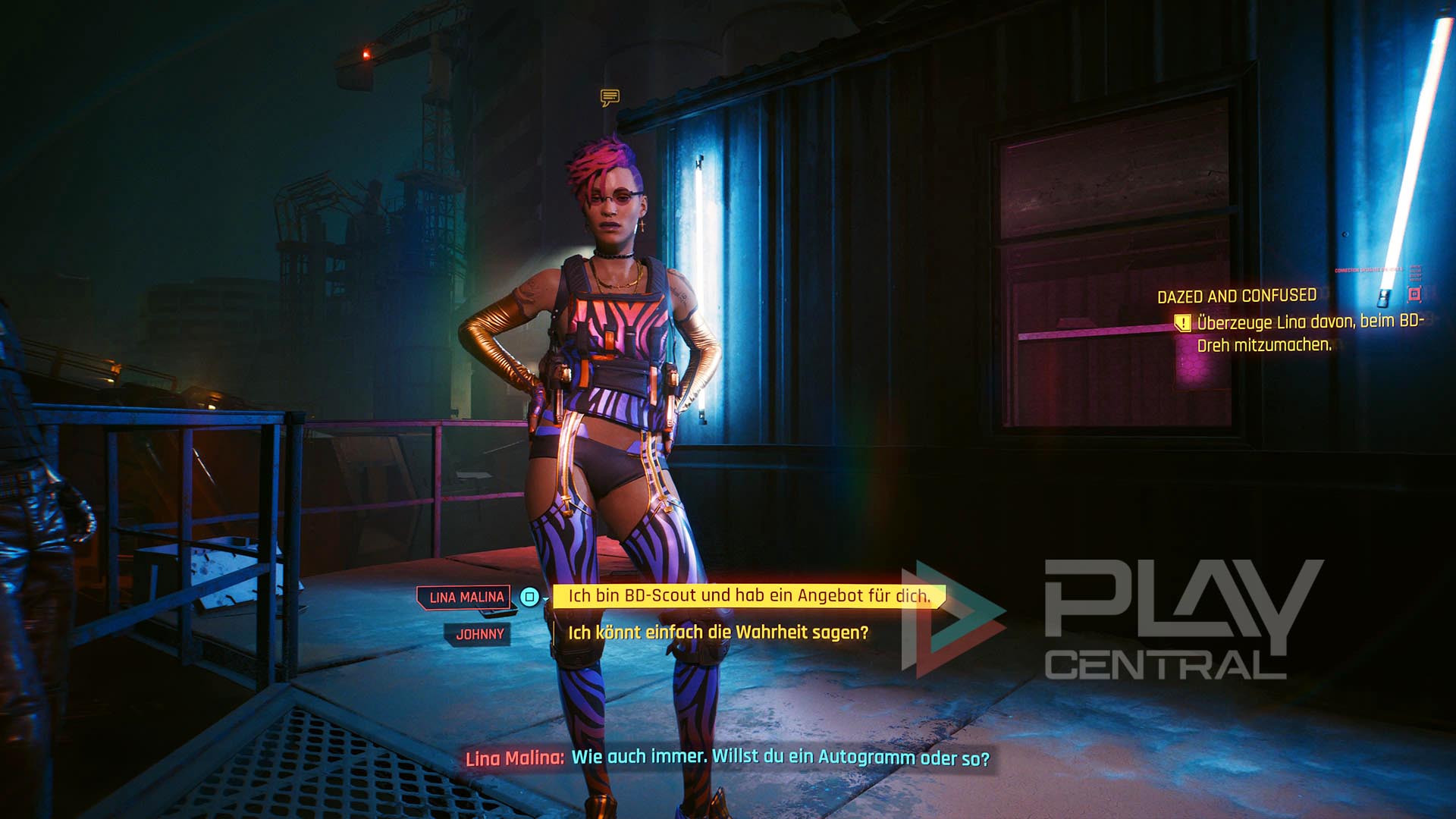Screen dimensions: 1456x819
Task: Select the "Wahrheit sagen" dialogue option
Action: coord(717,632)
